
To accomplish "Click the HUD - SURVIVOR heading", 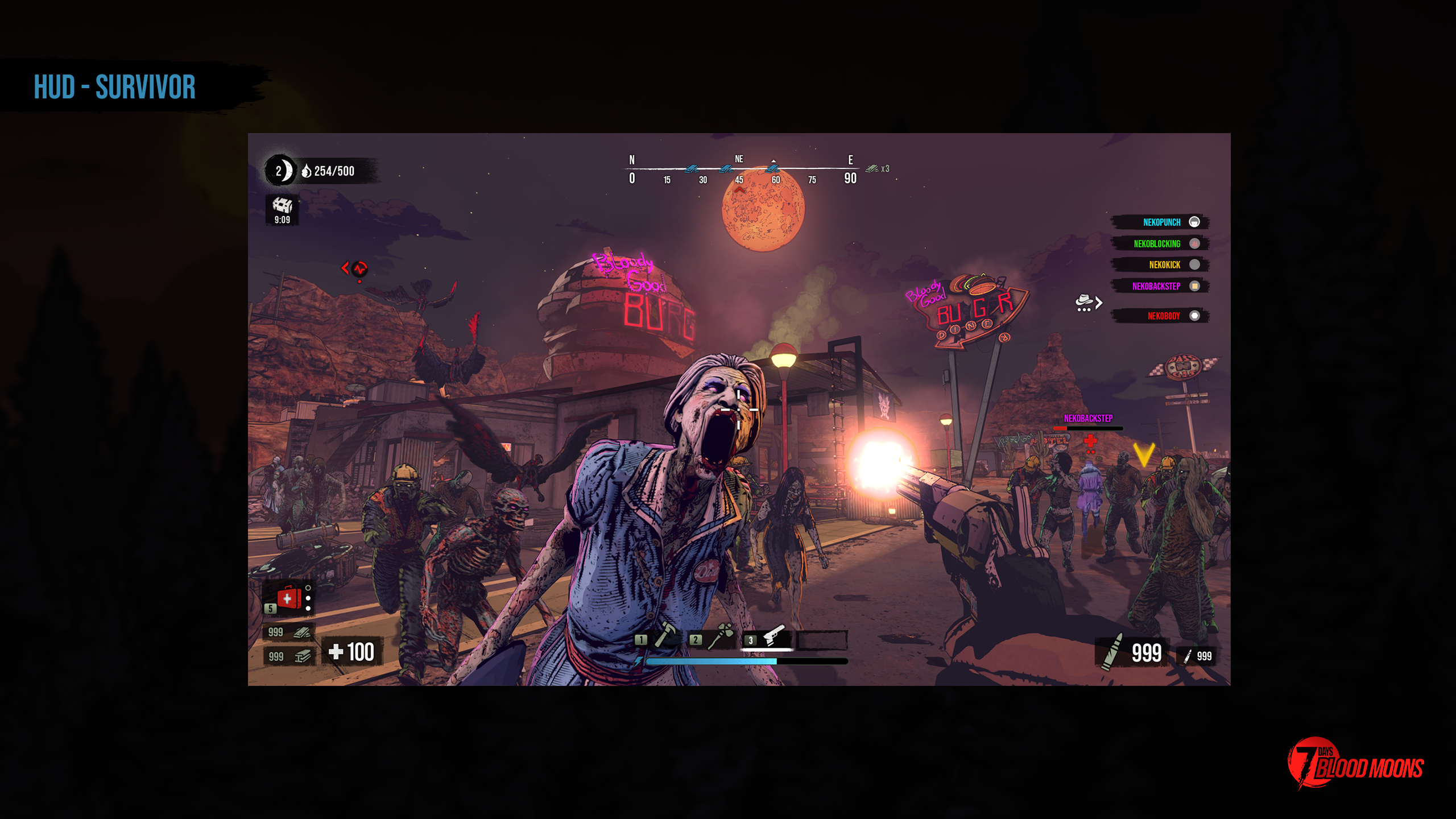I will click(114, 86).
